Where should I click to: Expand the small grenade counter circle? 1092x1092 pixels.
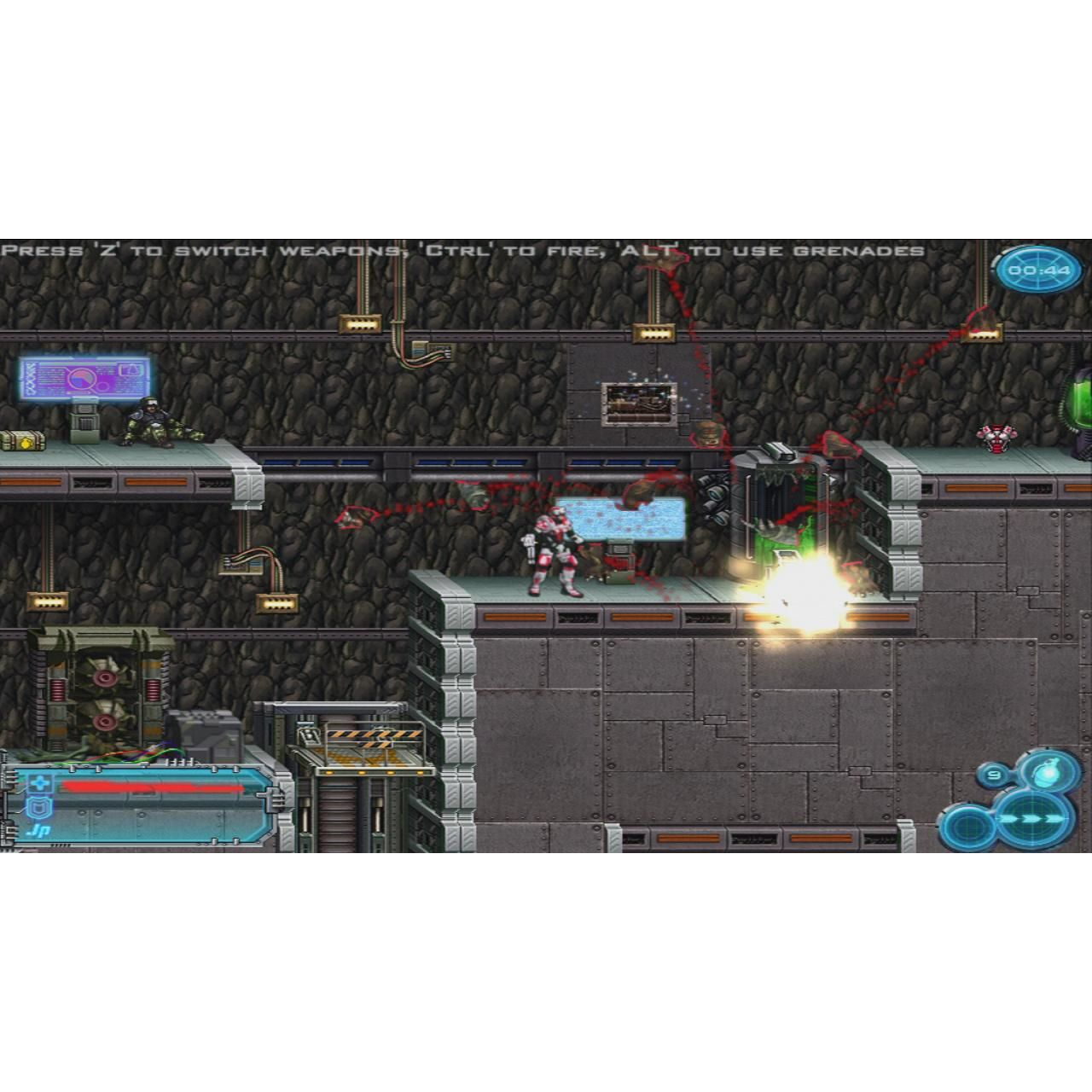(994, 775)
